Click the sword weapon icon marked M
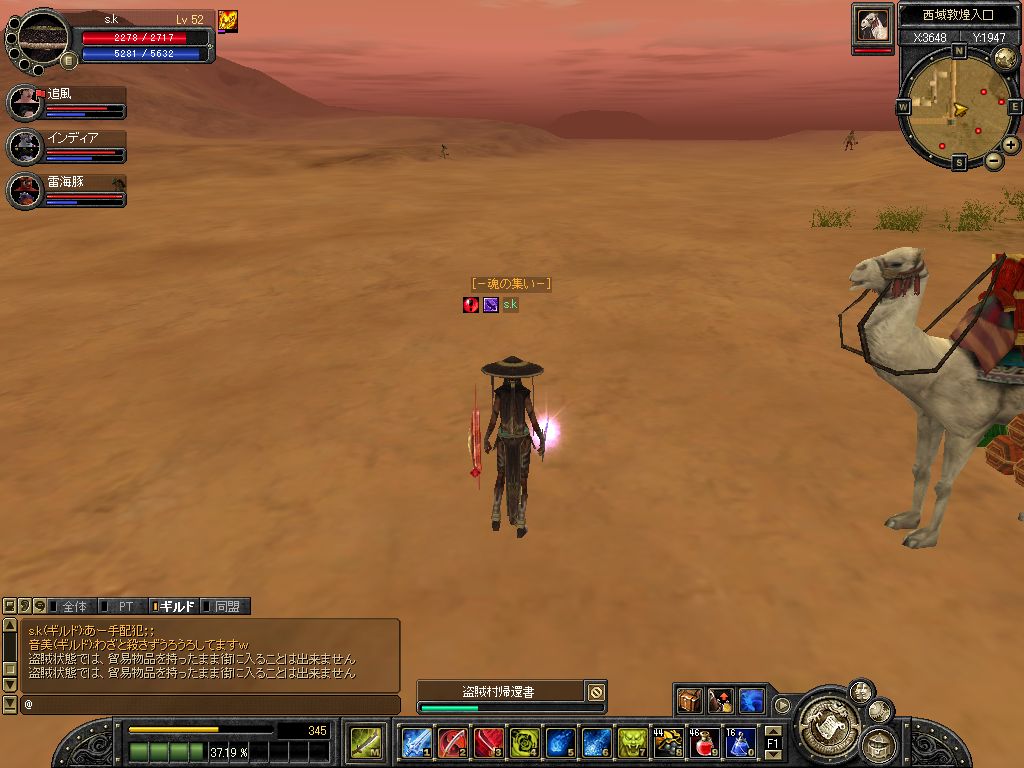1024x768 pixels. tap(364, 743)
